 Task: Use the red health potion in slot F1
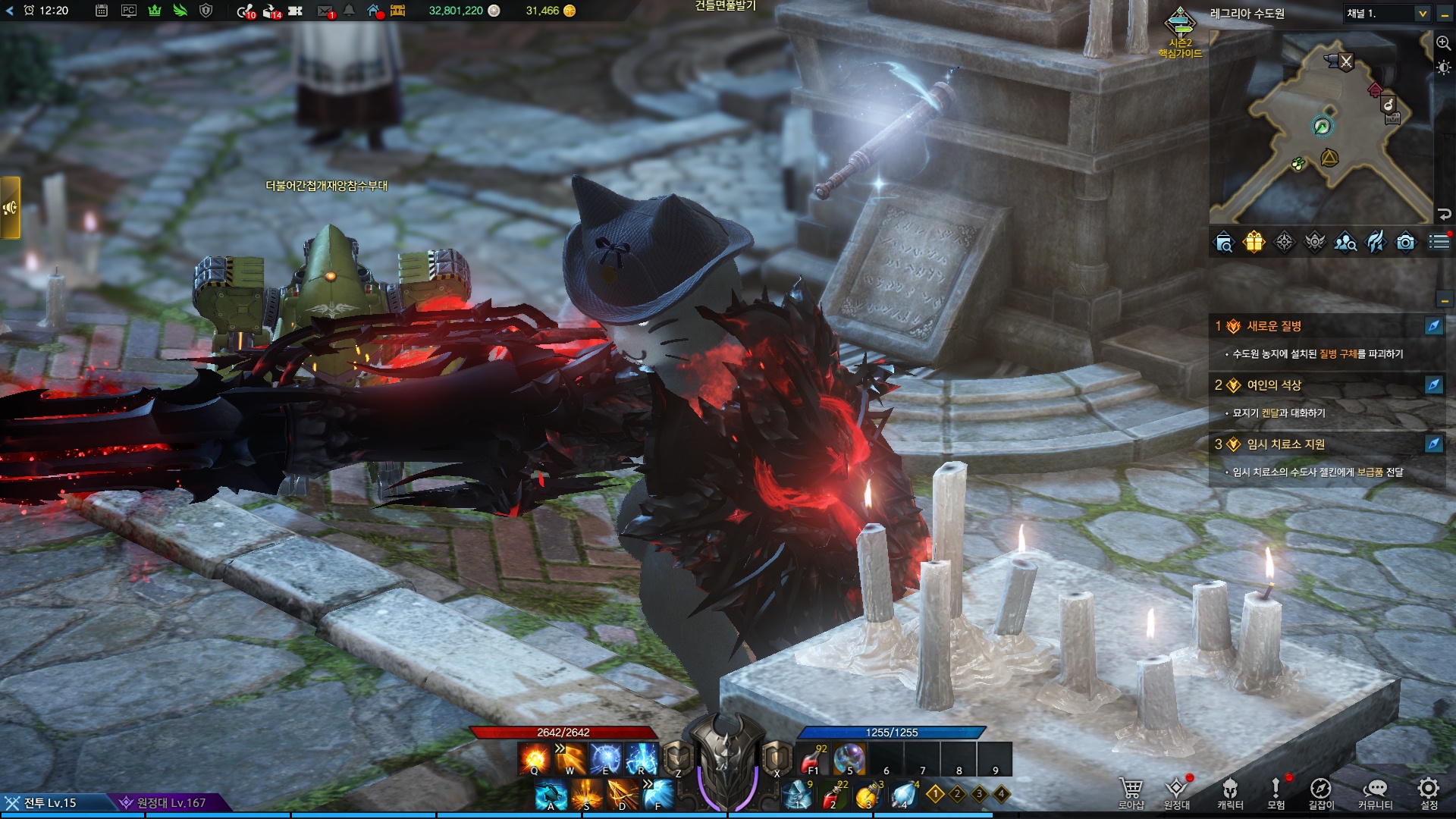point(813,758)
